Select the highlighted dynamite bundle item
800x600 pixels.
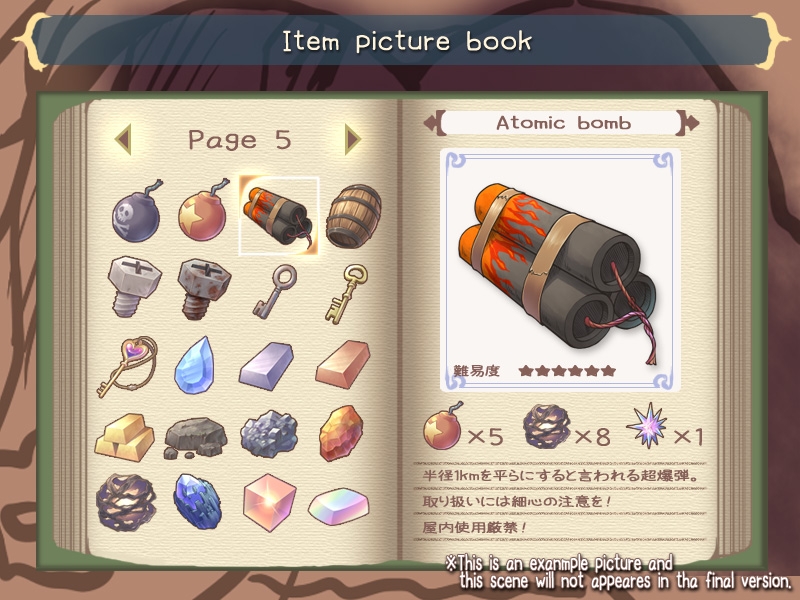278,214
